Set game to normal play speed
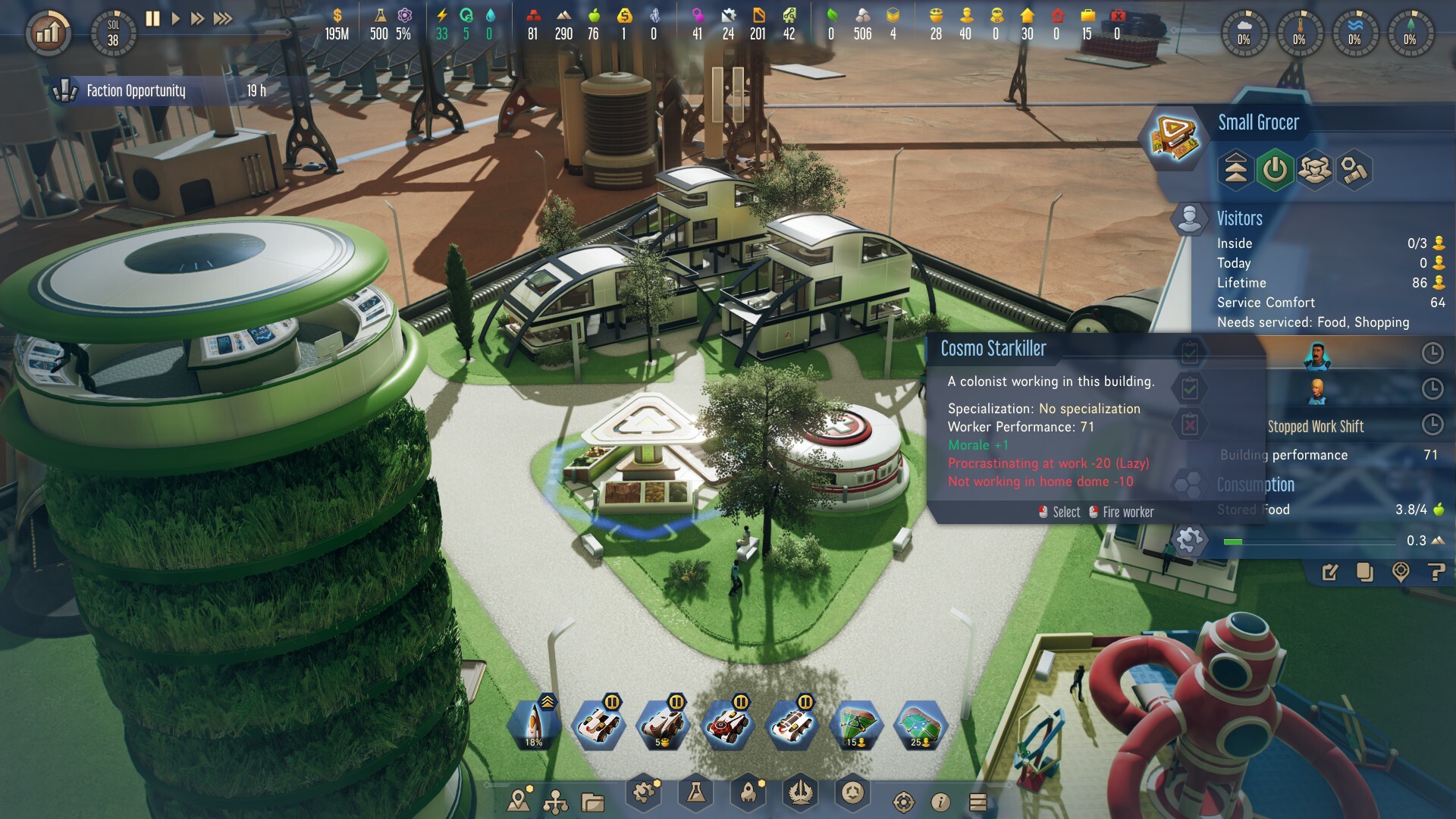Image resolution: width=1456 pixels, height=819 pixels. click(x=175, y=19)
